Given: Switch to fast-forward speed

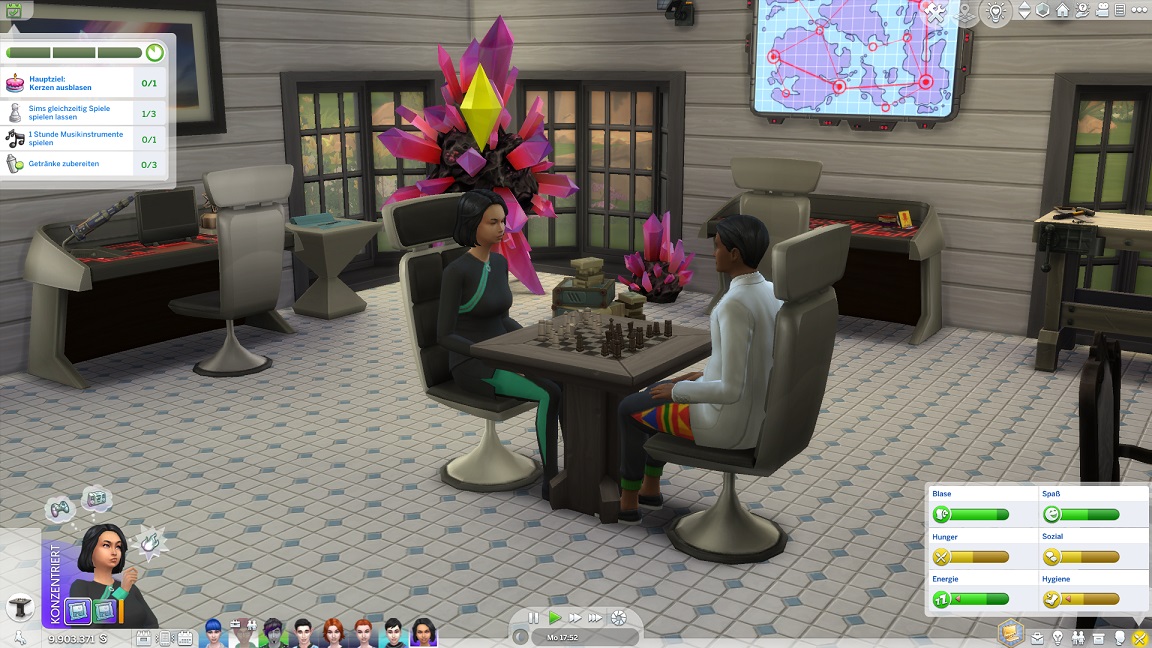Looking at the screenshot, I should (576, 618).
